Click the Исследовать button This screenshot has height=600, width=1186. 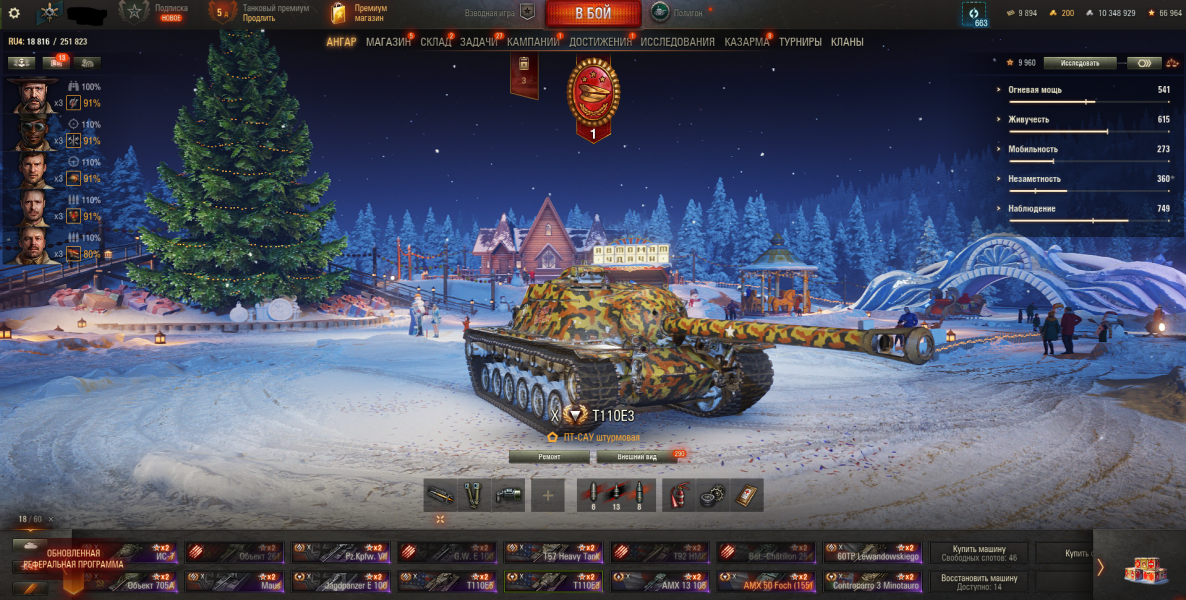pyautogui.click(x=1080, y=63)
